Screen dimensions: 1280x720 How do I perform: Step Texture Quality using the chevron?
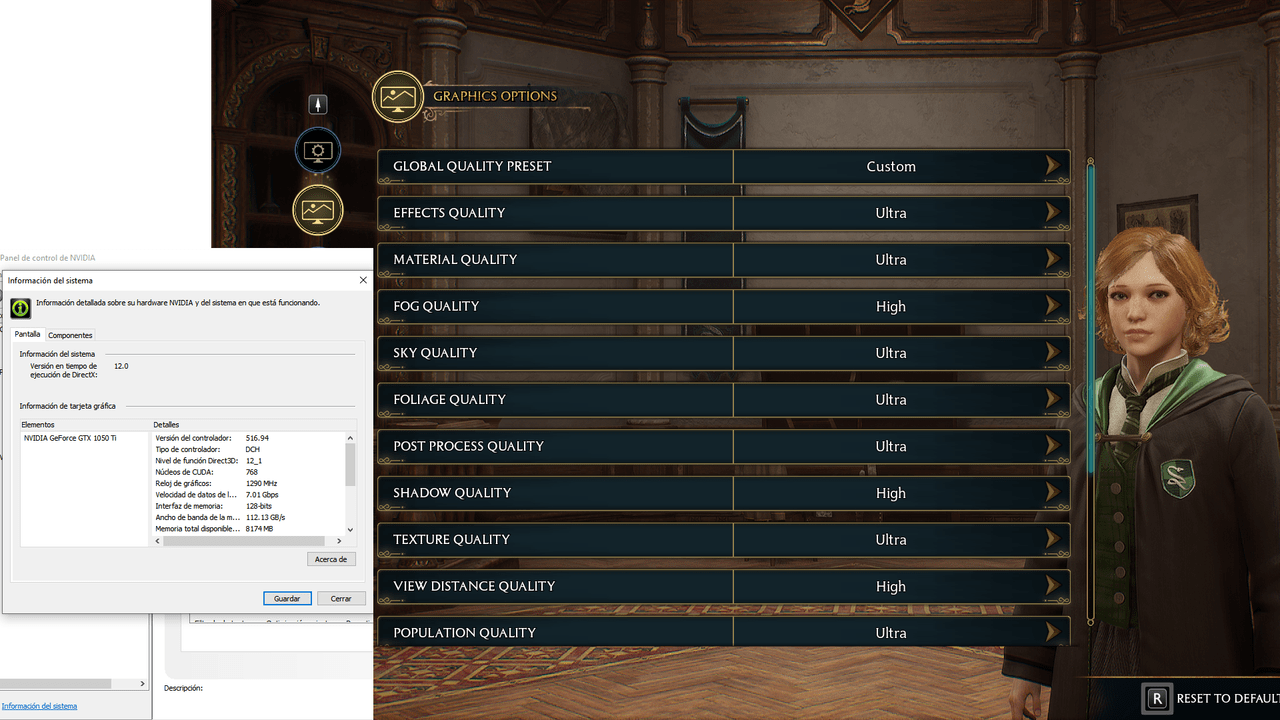point(1053,539)
